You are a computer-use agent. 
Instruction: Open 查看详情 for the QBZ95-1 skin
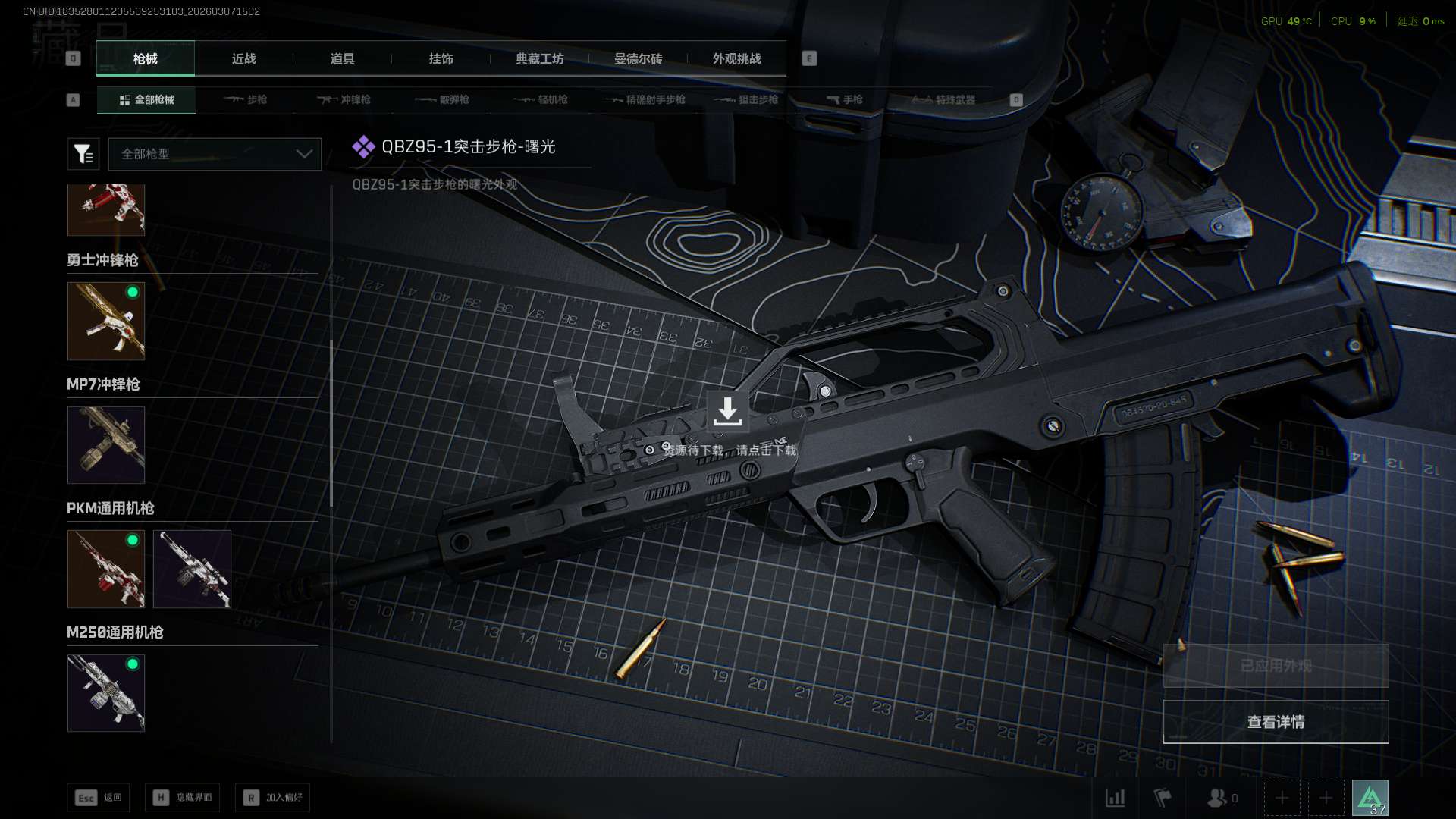[1276, 722]
